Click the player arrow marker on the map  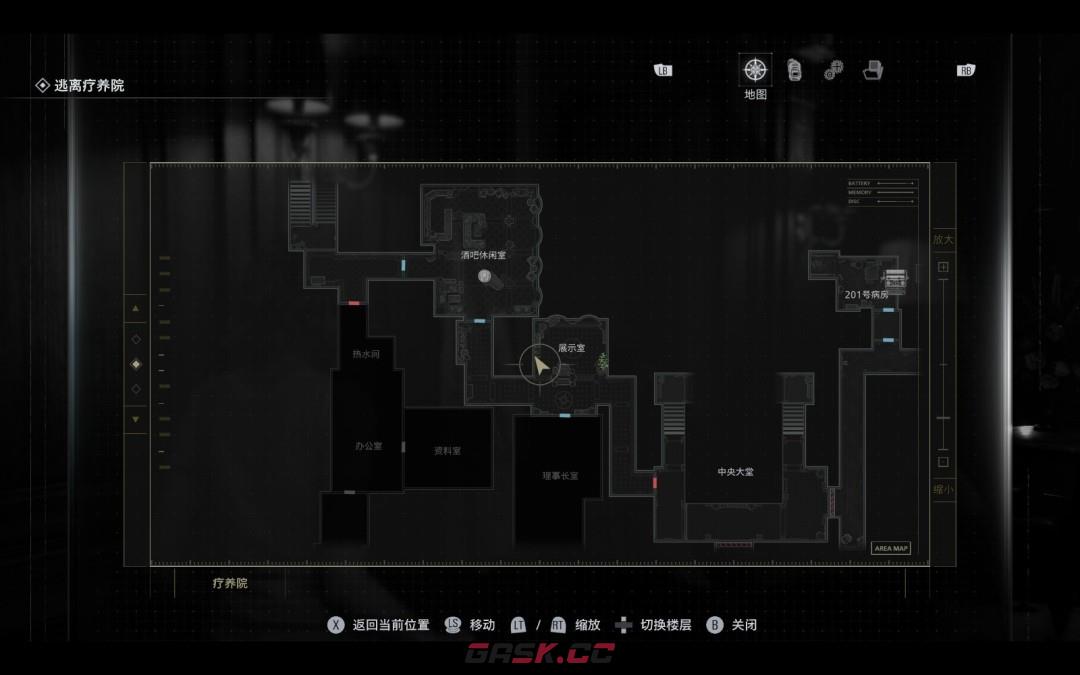(x=540, y=368)
